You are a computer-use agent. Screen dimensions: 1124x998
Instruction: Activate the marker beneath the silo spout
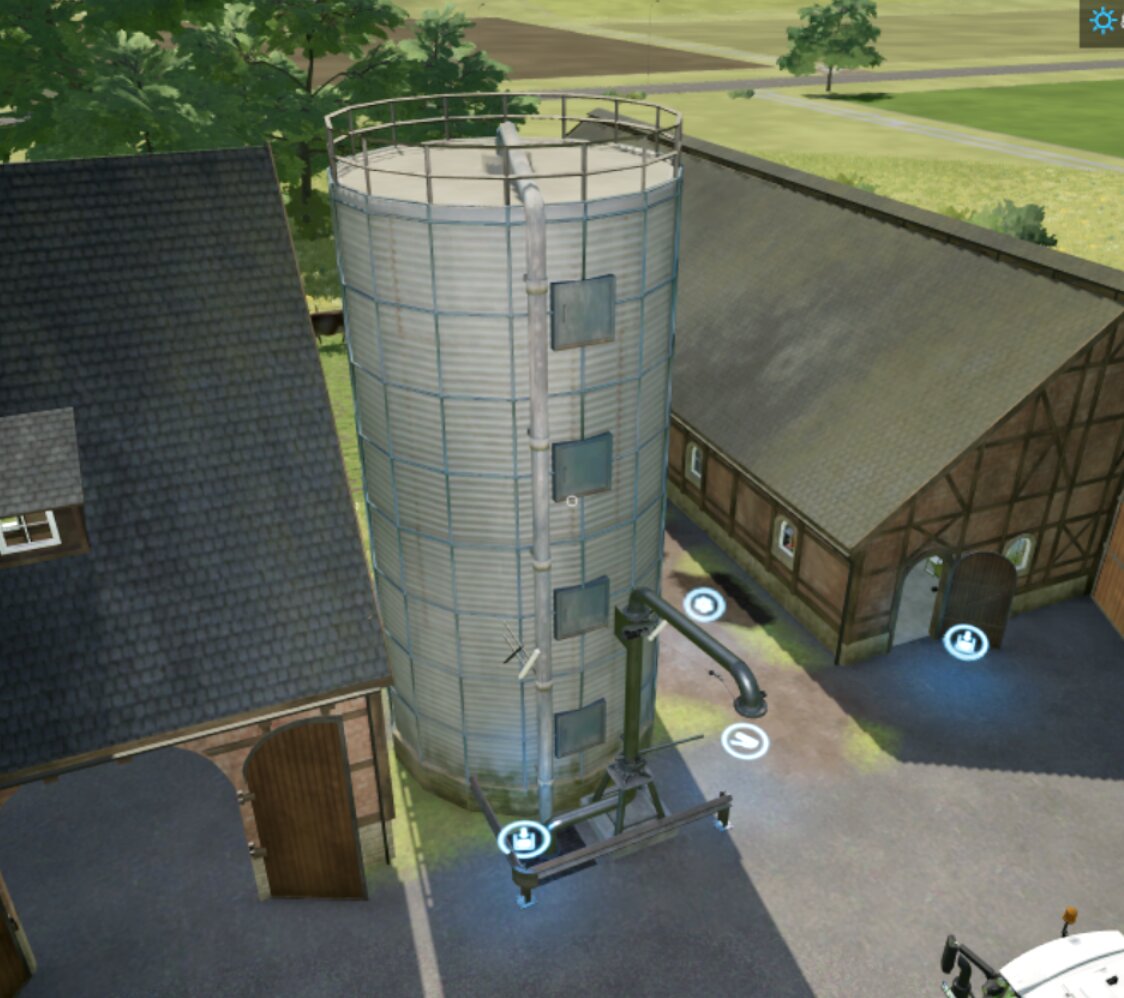click(745, 741)
